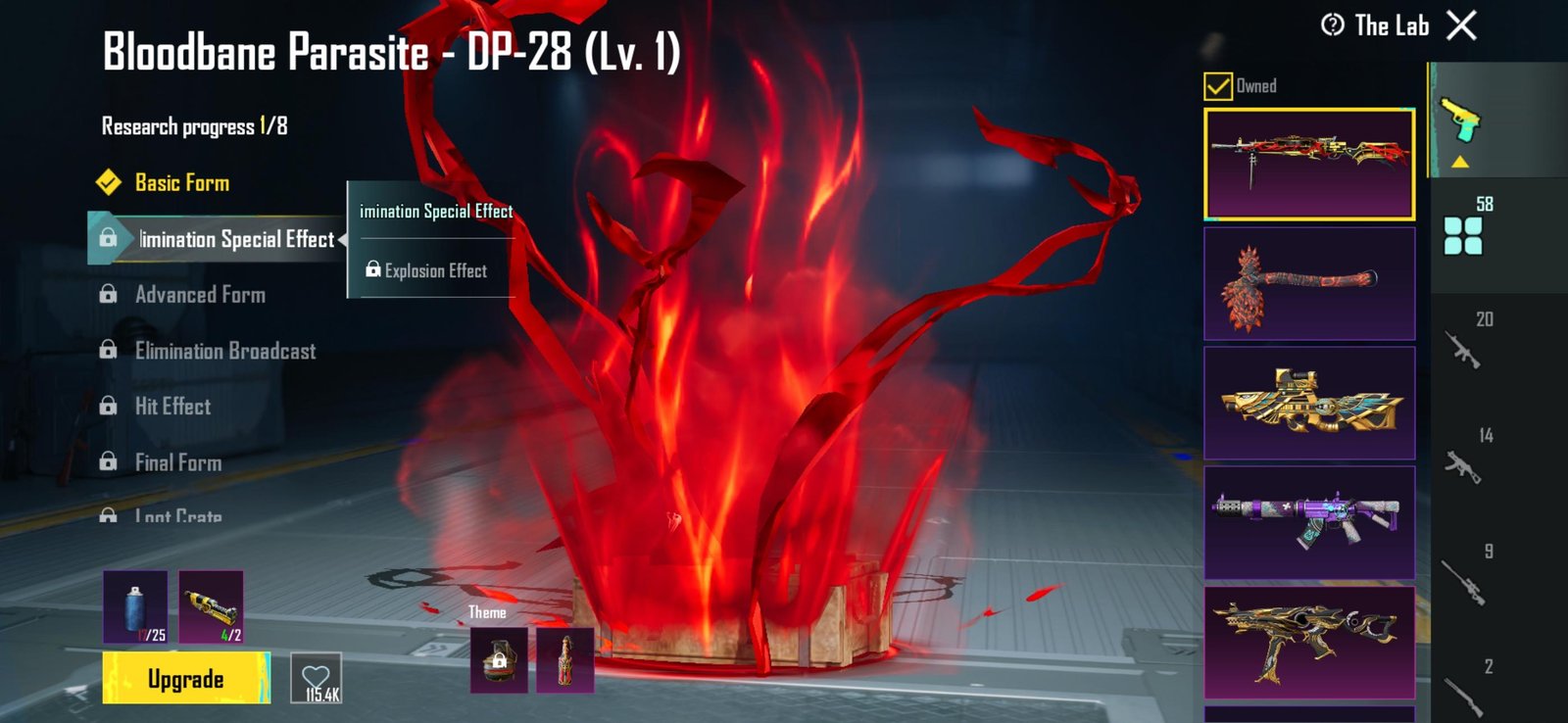Image resolution: width=1568 pixels, height=723 pixels.
Task: Select Elimination Broadcast in the list
Action: point(225,351)
